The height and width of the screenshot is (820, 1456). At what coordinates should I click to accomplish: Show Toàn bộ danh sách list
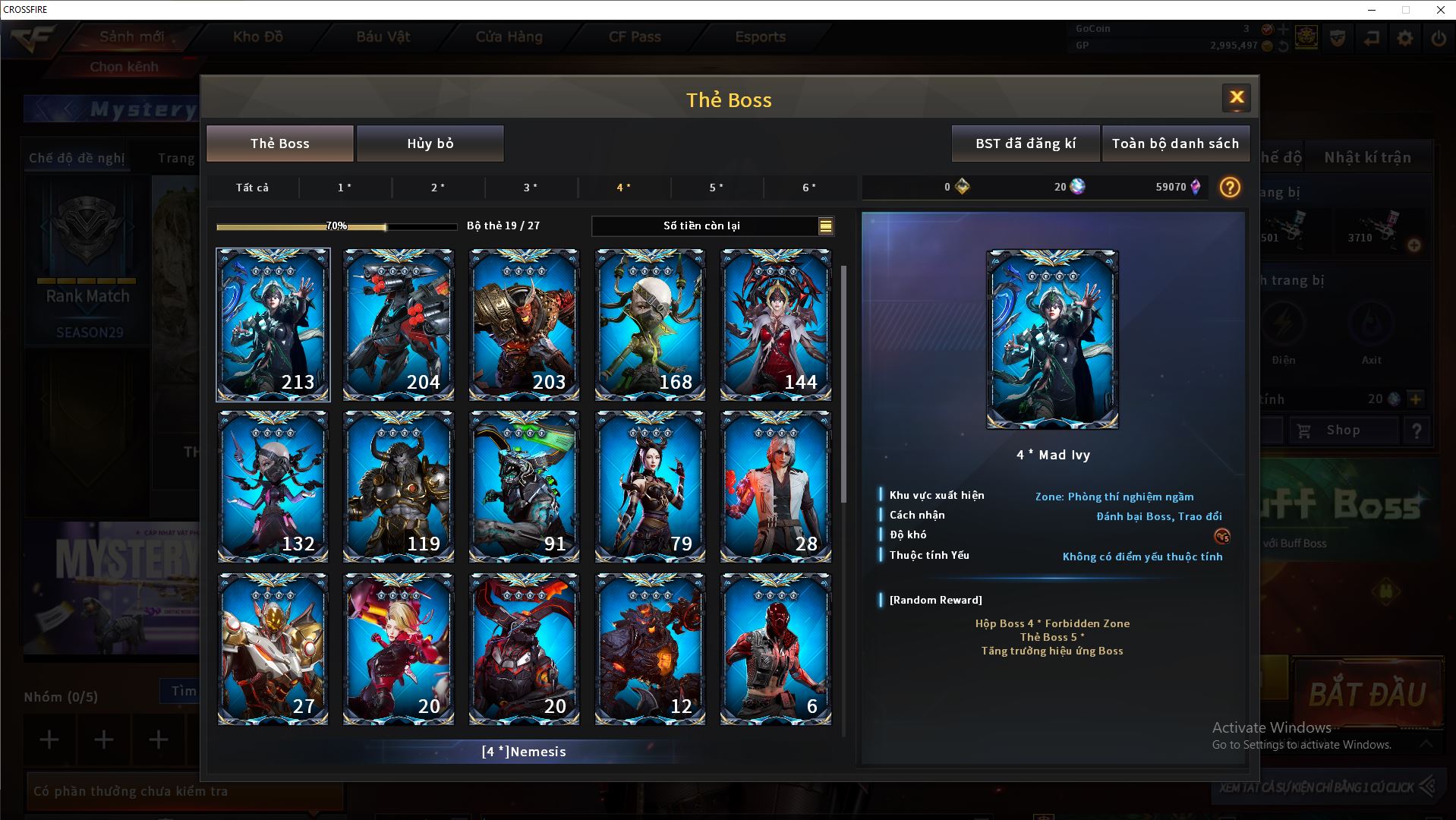coord(1175,143)
